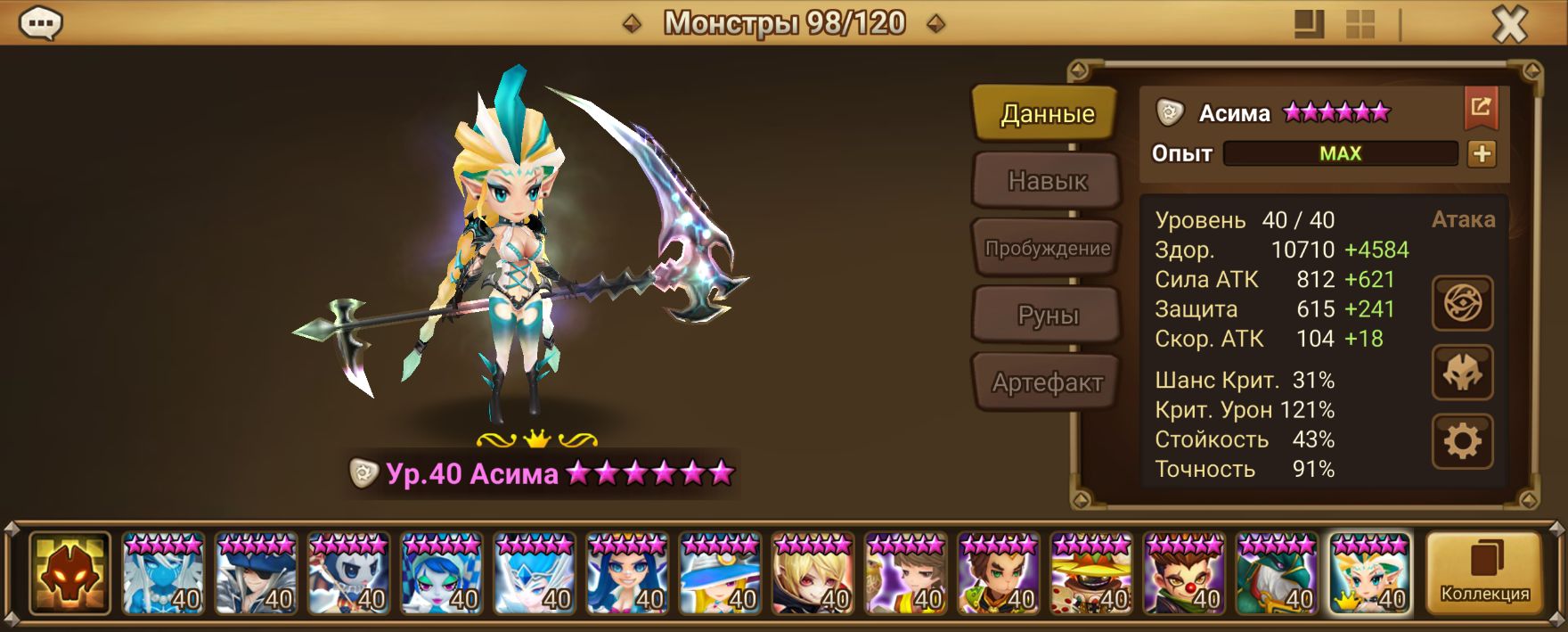
Task: Switch to the Навык tab
Action: pyautogui.click(x=1047, y=181)
